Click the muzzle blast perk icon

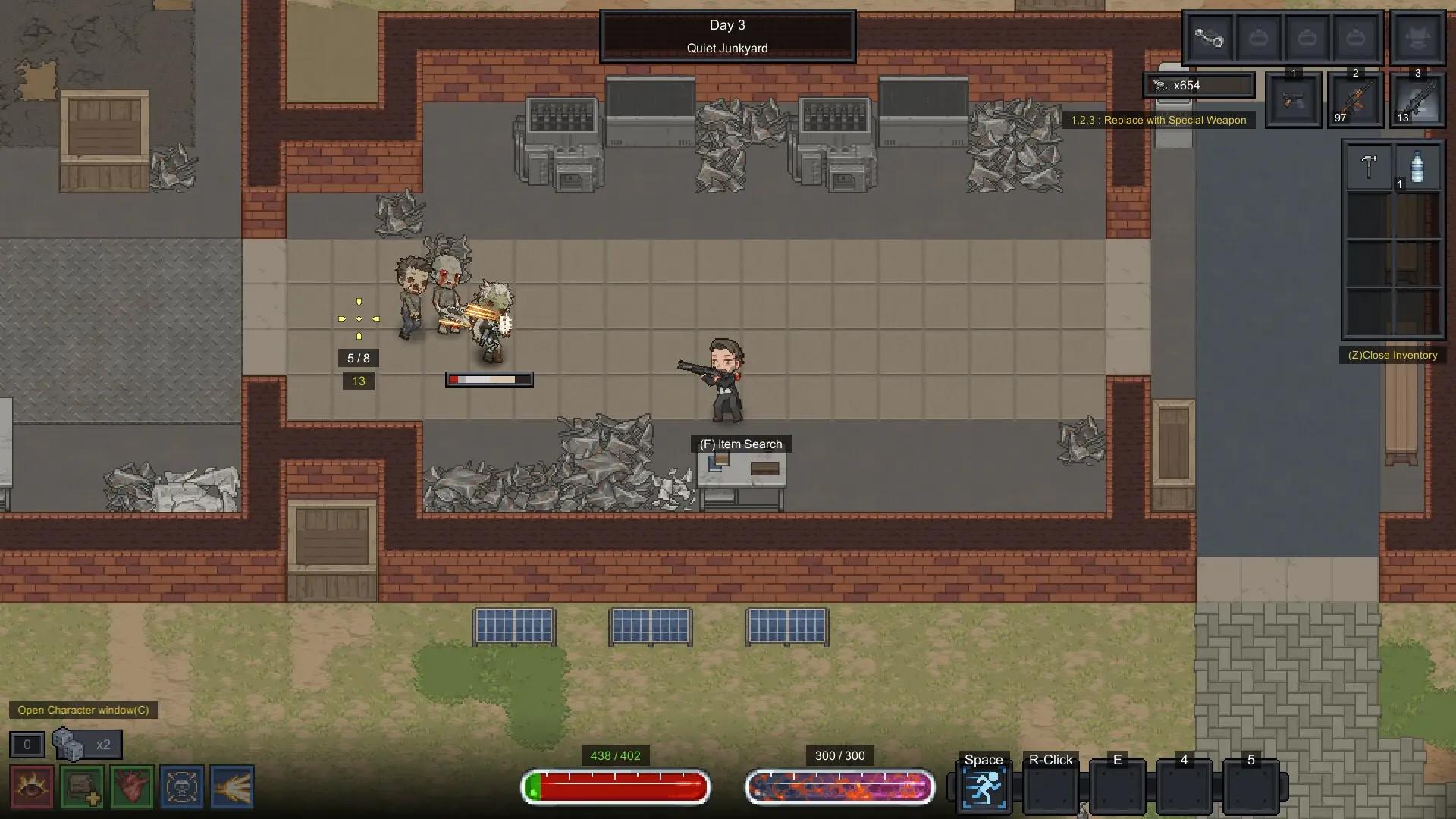232,787
